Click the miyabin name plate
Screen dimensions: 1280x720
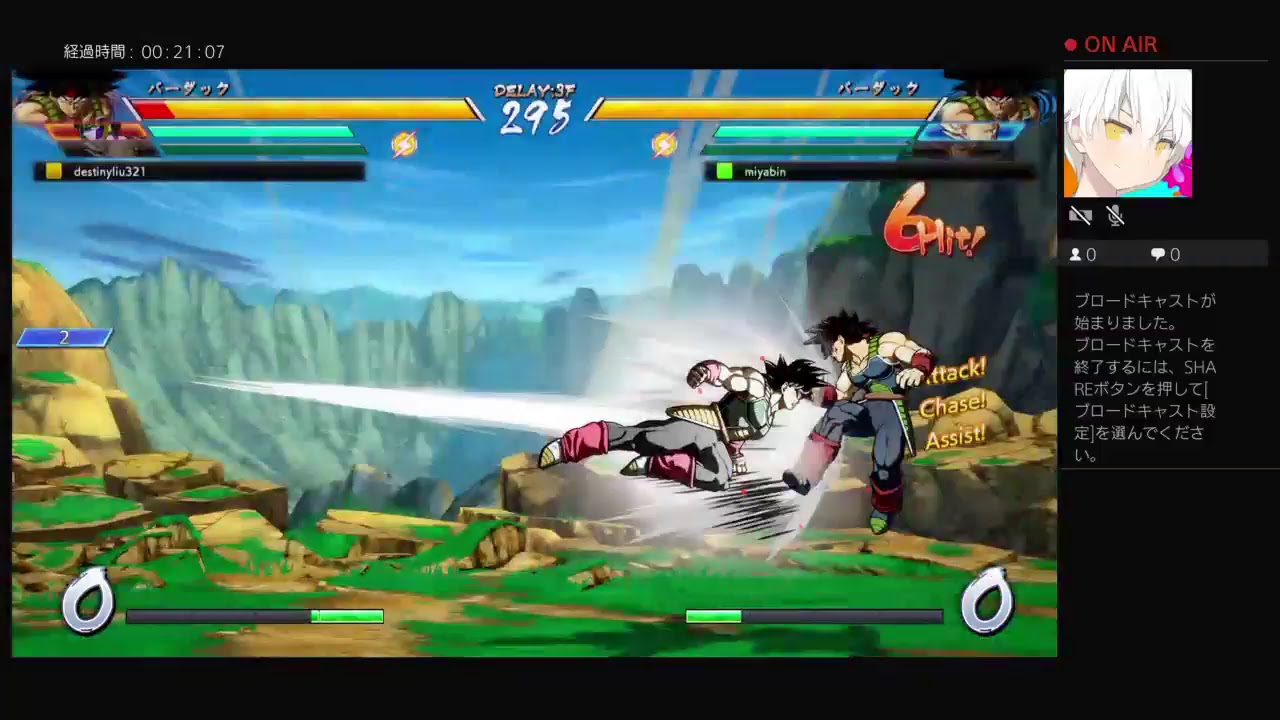[x=765, y=171]
